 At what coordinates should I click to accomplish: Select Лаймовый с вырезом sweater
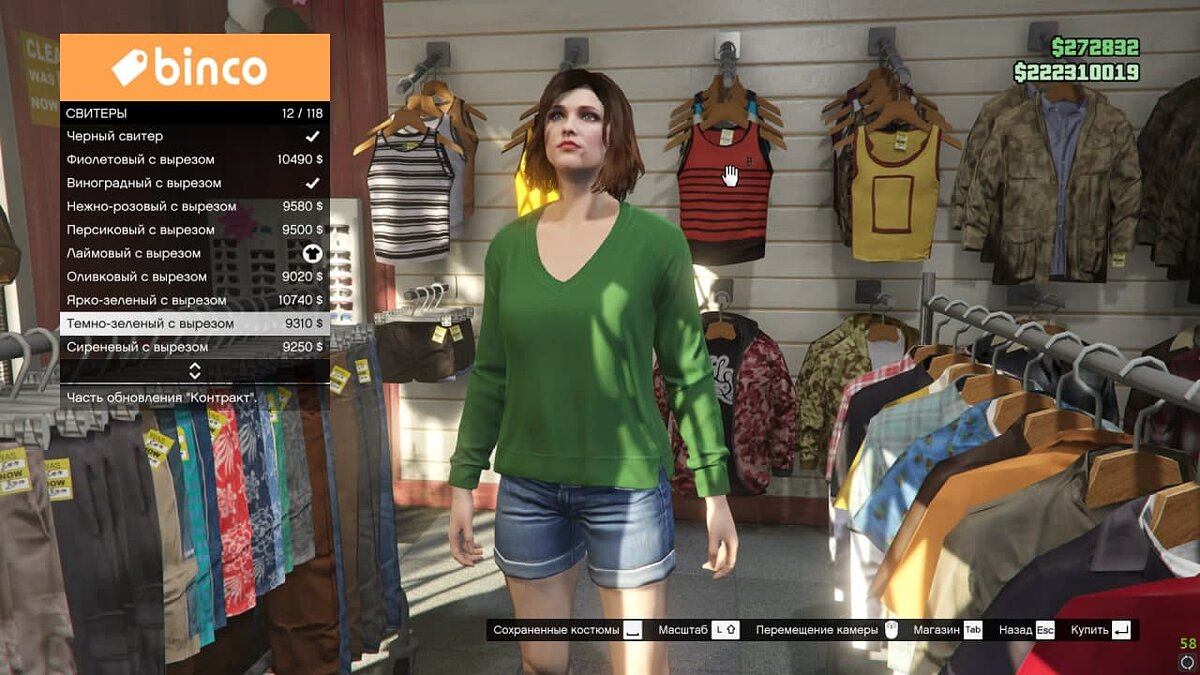(x=194, y=254)
